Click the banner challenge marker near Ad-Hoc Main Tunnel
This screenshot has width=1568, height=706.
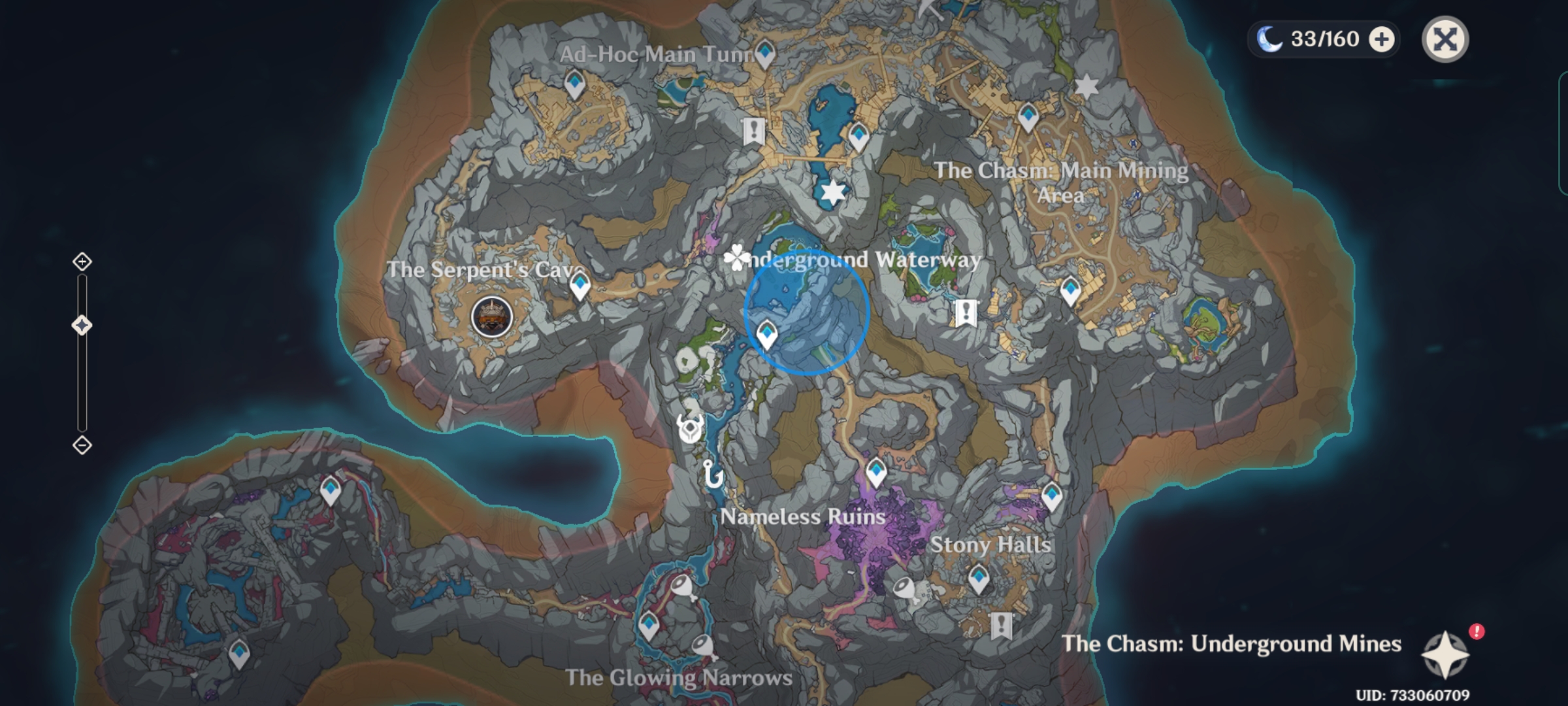pos(754,130)
